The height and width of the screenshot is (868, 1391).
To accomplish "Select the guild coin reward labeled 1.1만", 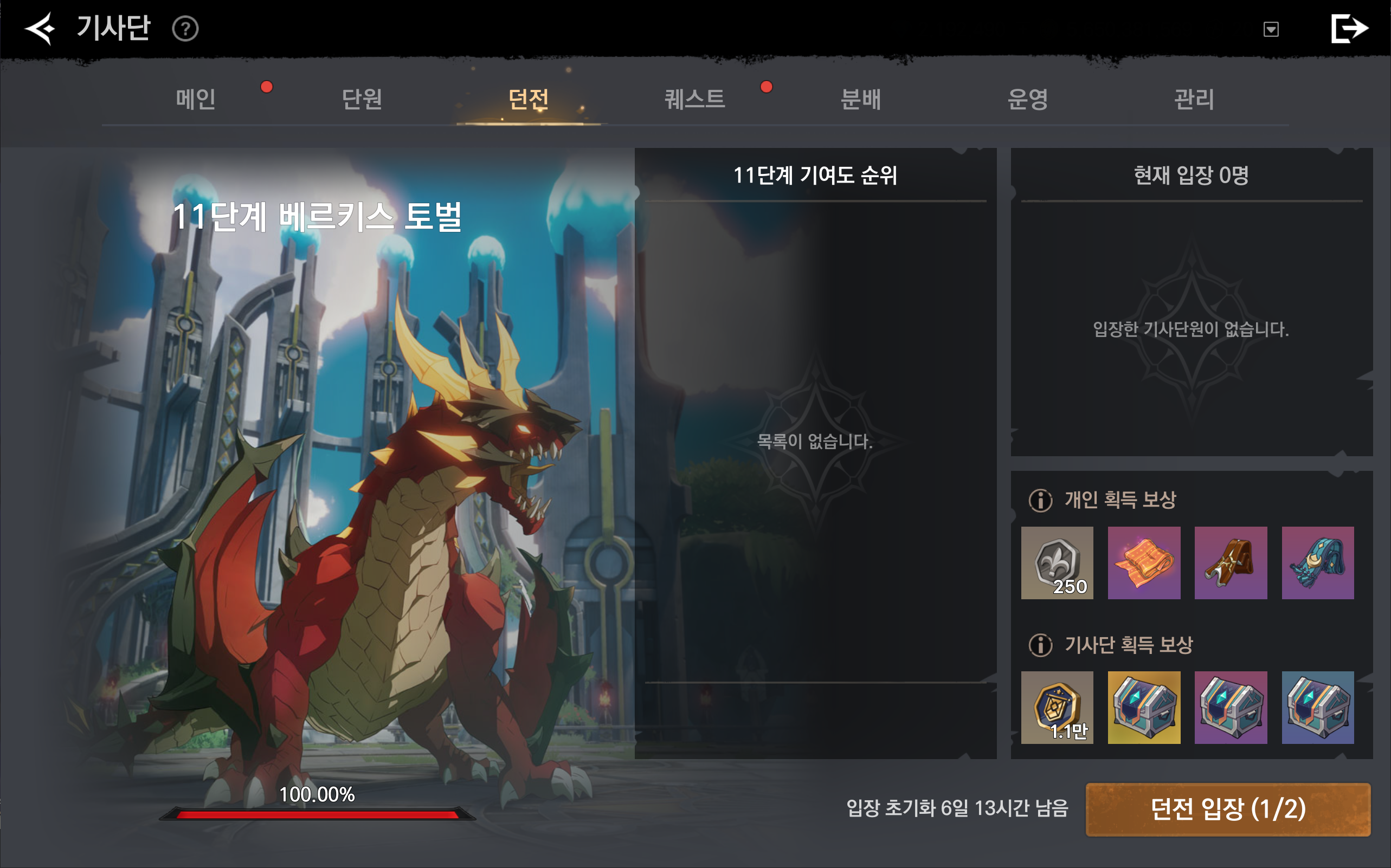I will coord(1057,707).
